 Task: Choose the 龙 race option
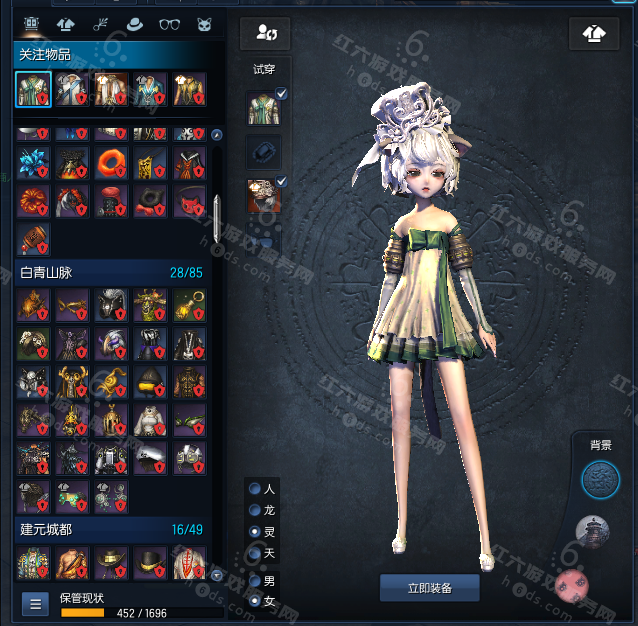tap(256, 510)
